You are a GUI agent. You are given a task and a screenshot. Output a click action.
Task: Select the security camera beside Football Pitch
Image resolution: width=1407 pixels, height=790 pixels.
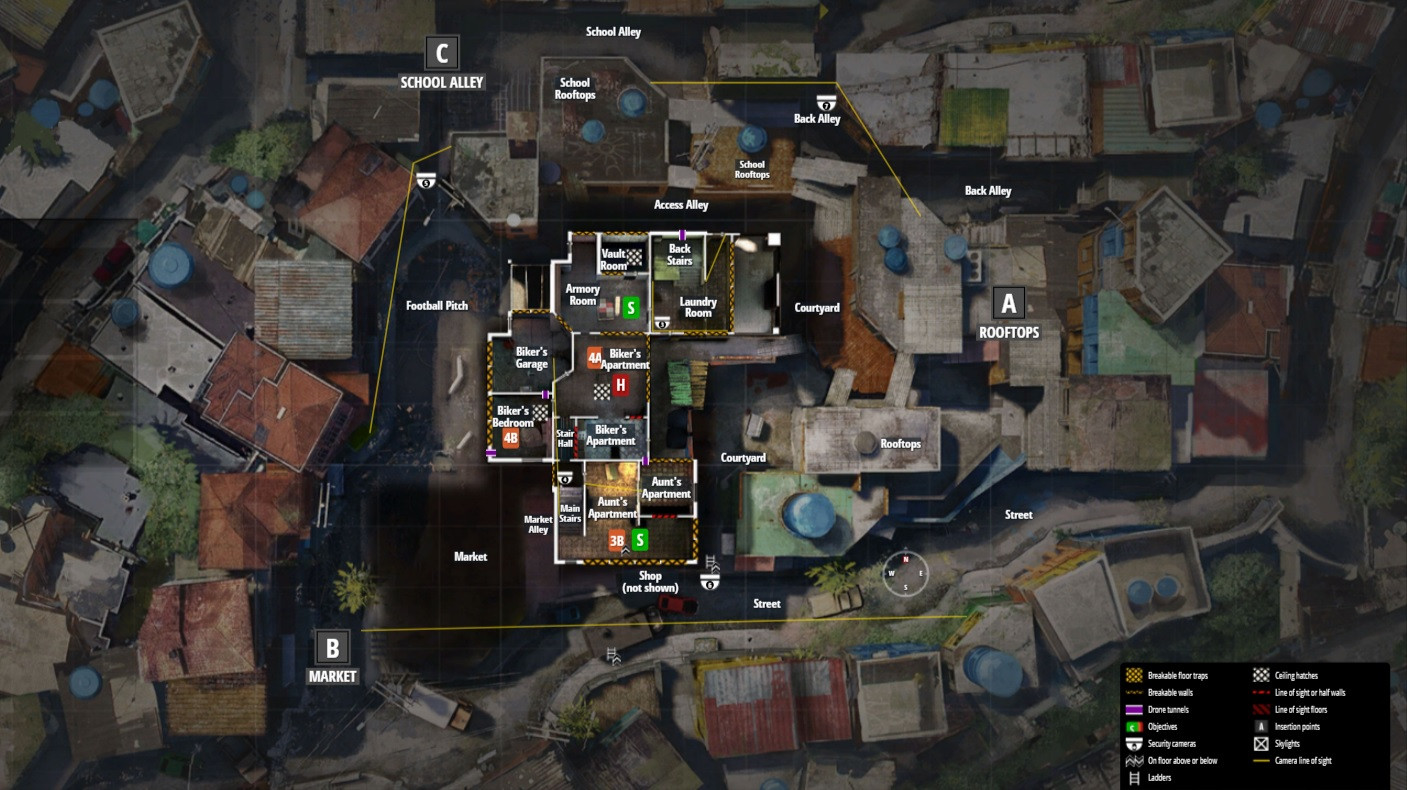tap(427, 181)
